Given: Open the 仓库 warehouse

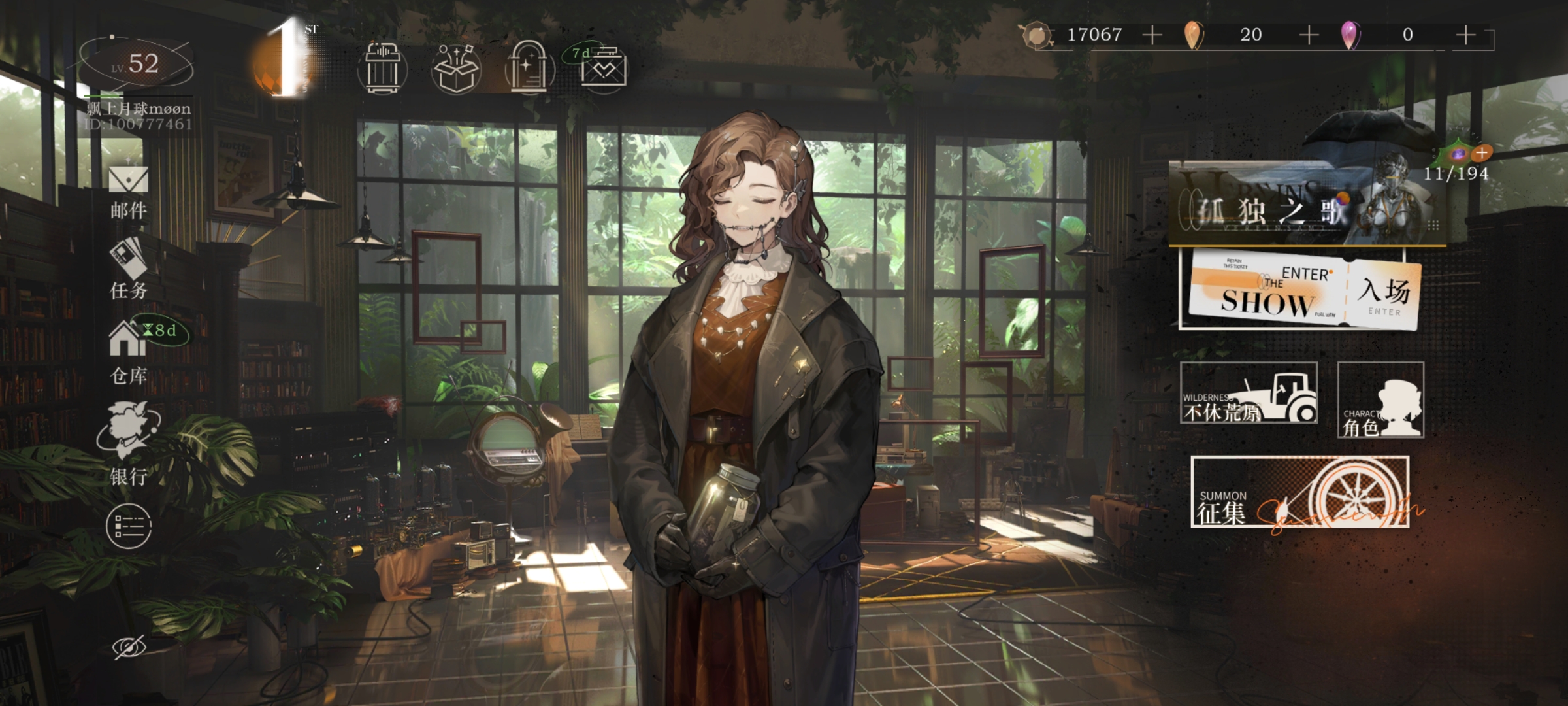Looking at the screenshot, I should point(129,352).
